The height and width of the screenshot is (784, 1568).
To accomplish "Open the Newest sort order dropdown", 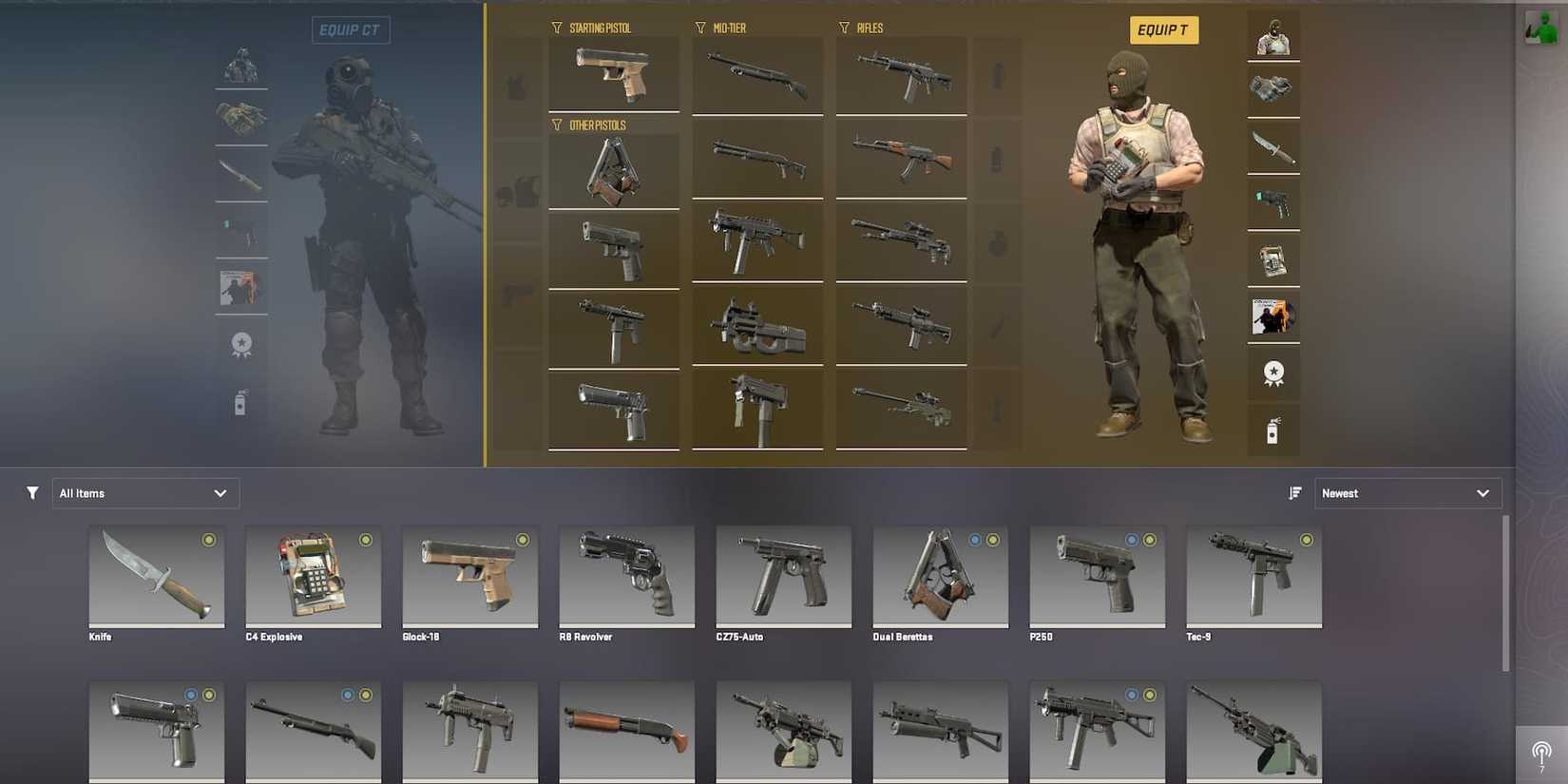I will click(1407, 492).
